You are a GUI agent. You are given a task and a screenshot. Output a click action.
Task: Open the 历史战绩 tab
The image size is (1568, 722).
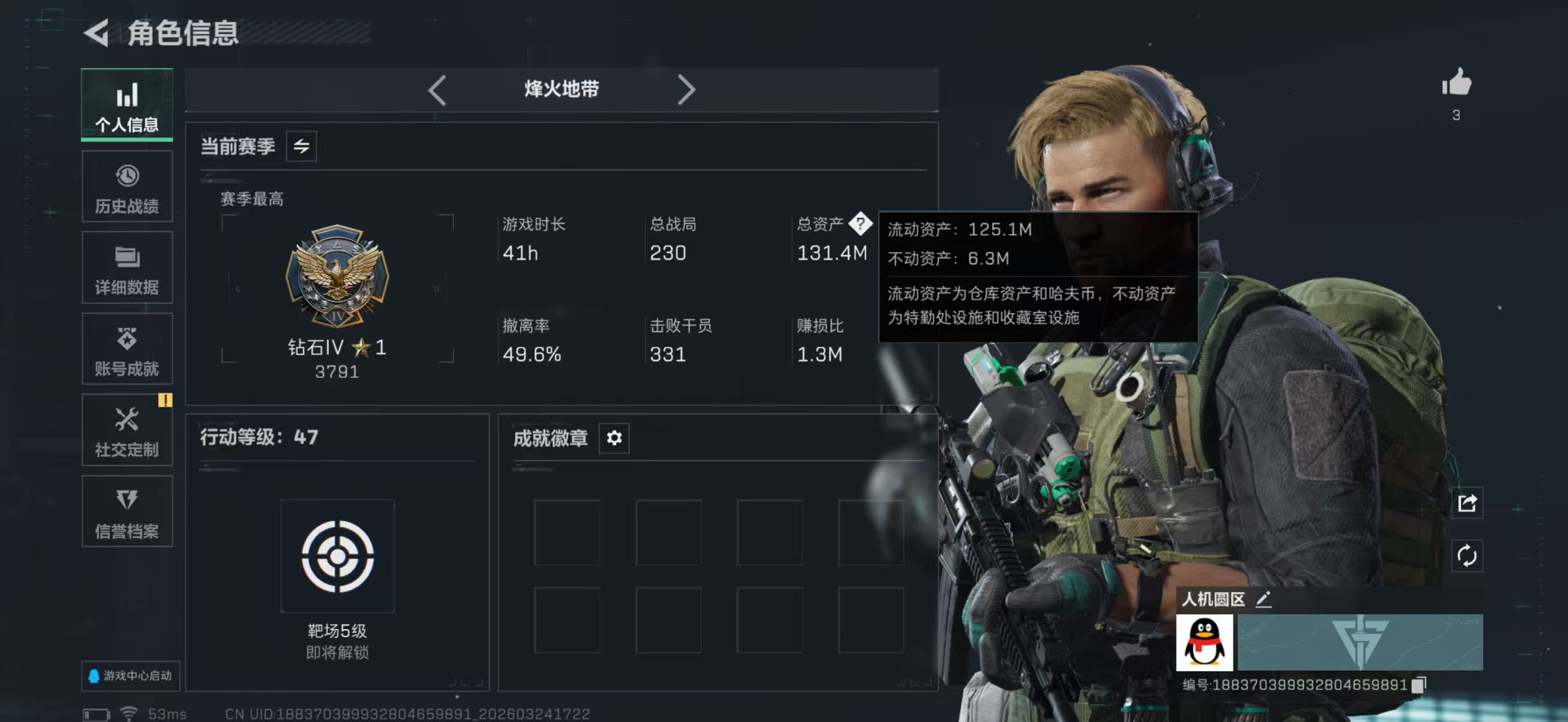[127, 187]
